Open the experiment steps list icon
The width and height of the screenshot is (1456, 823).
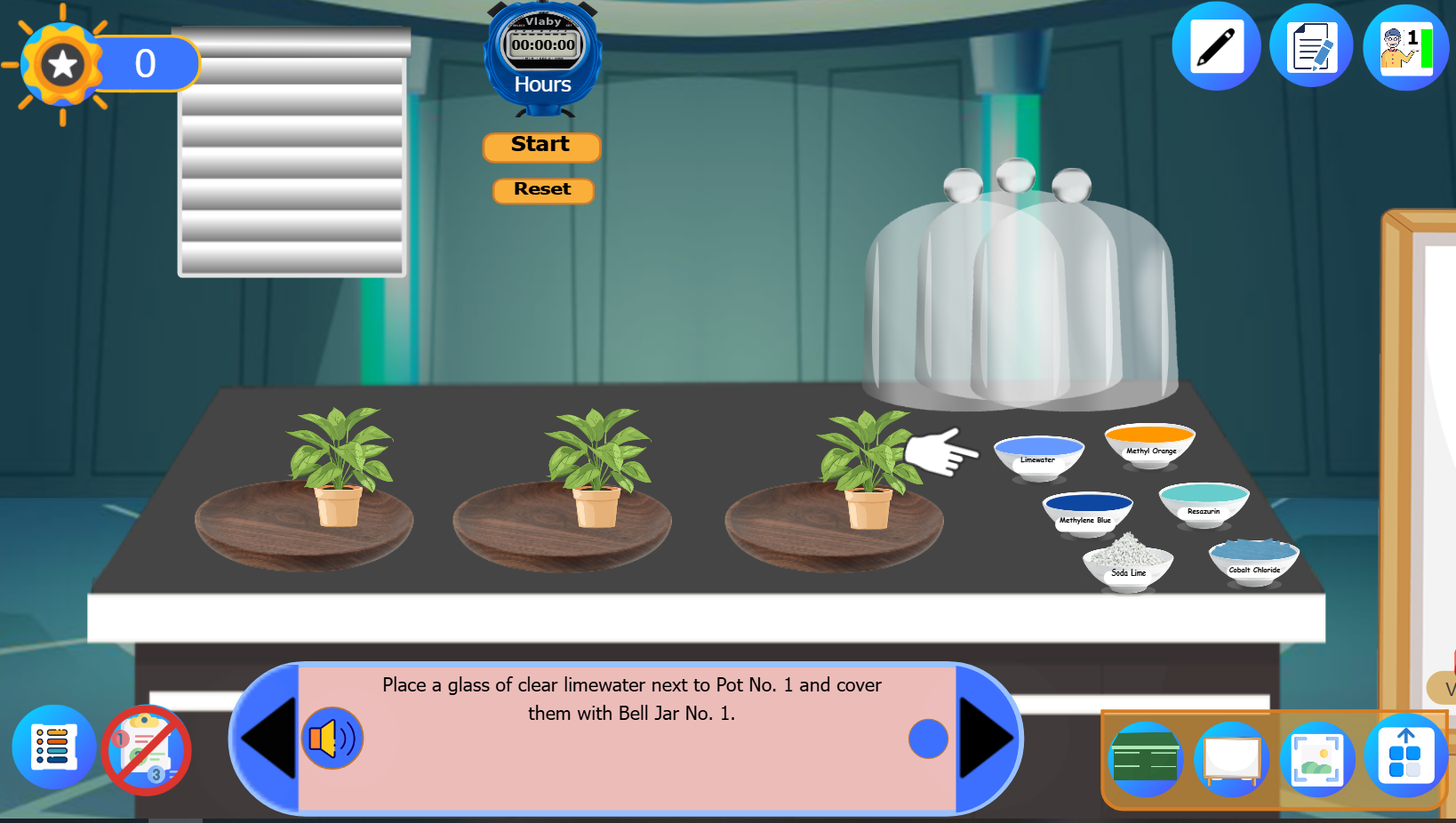coord(54,748)
